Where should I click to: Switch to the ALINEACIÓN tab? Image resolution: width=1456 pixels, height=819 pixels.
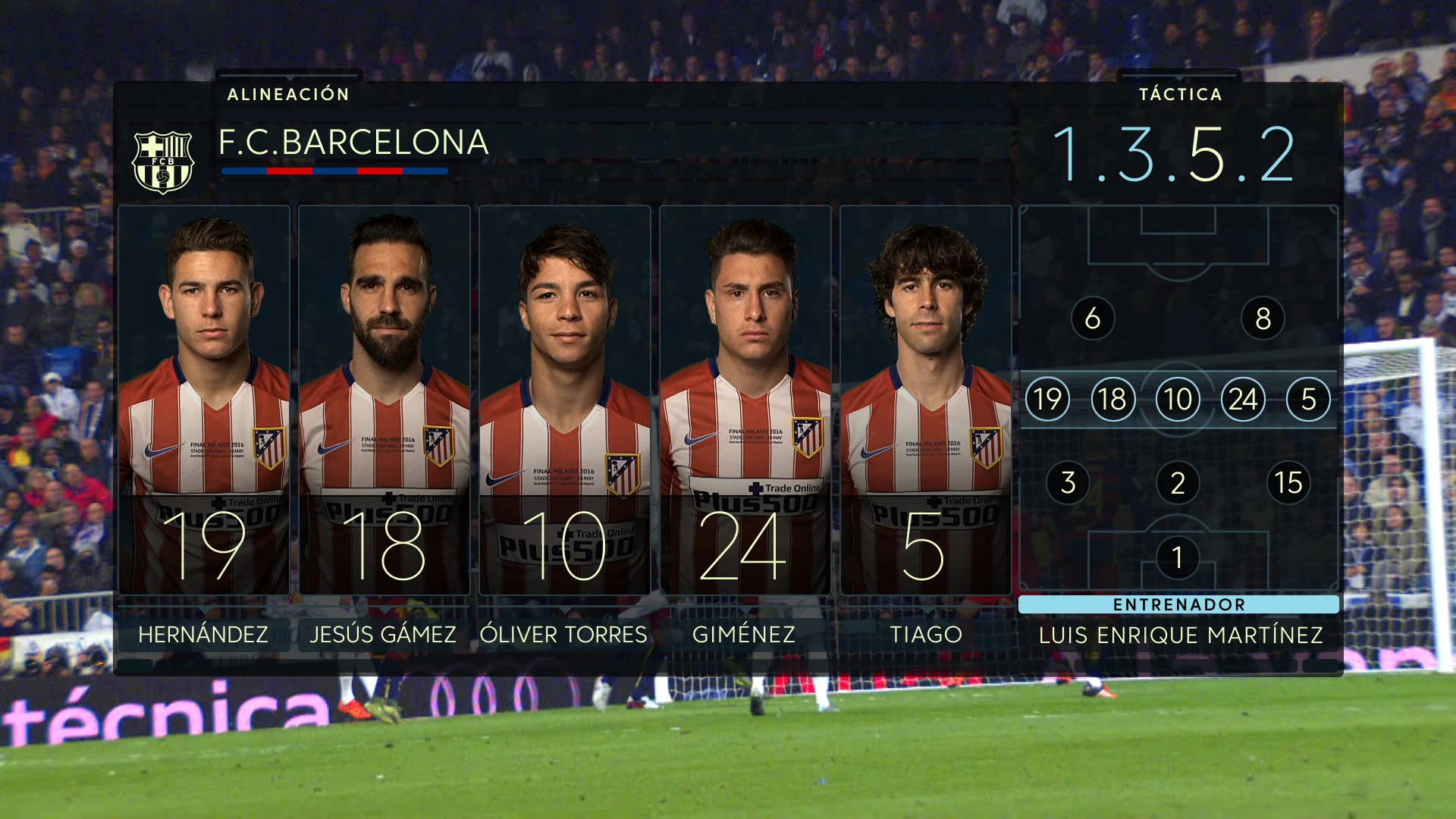[288, 95]
